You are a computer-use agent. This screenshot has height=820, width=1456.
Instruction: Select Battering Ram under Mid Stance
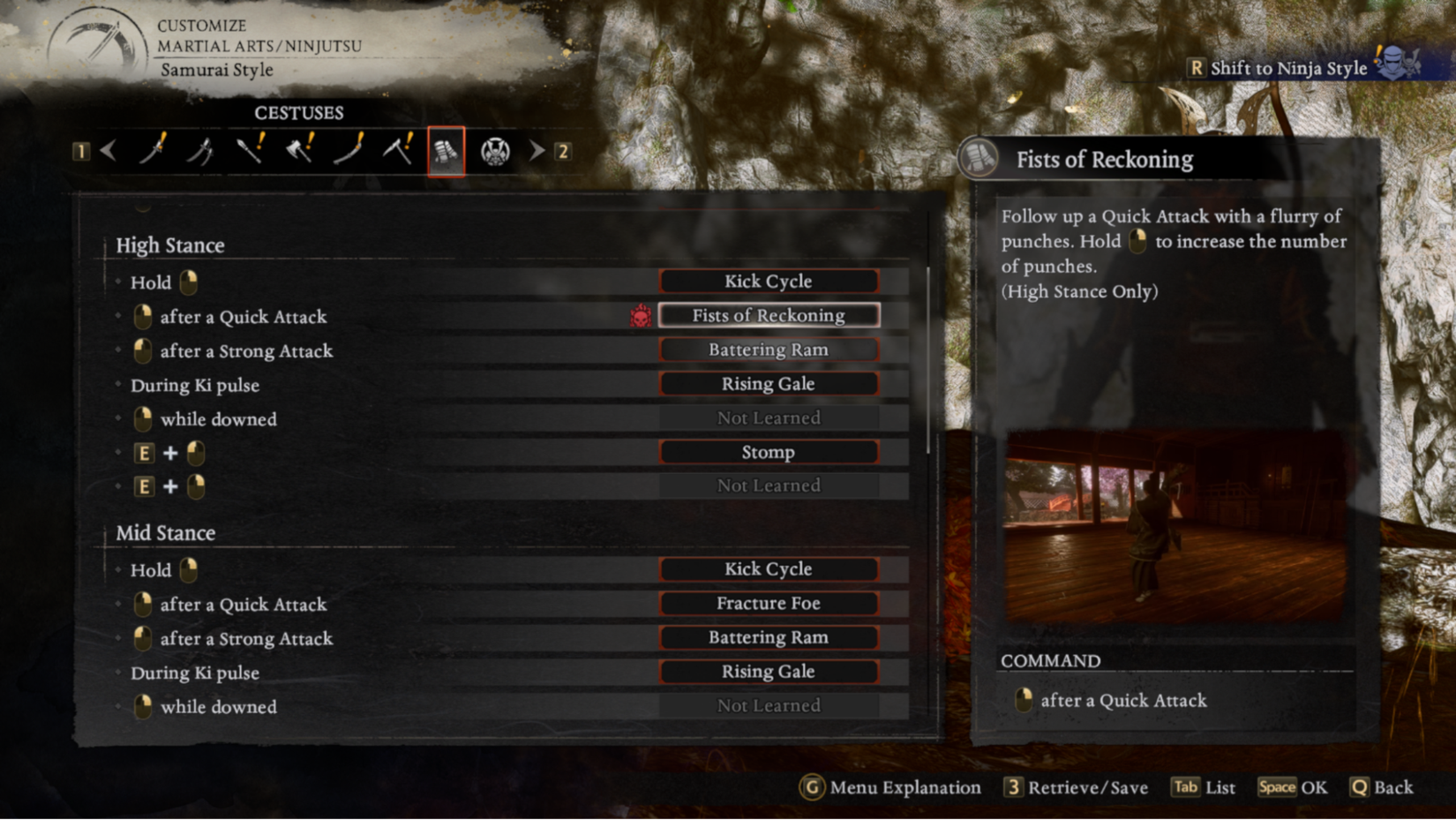click(x=769, y=636)
